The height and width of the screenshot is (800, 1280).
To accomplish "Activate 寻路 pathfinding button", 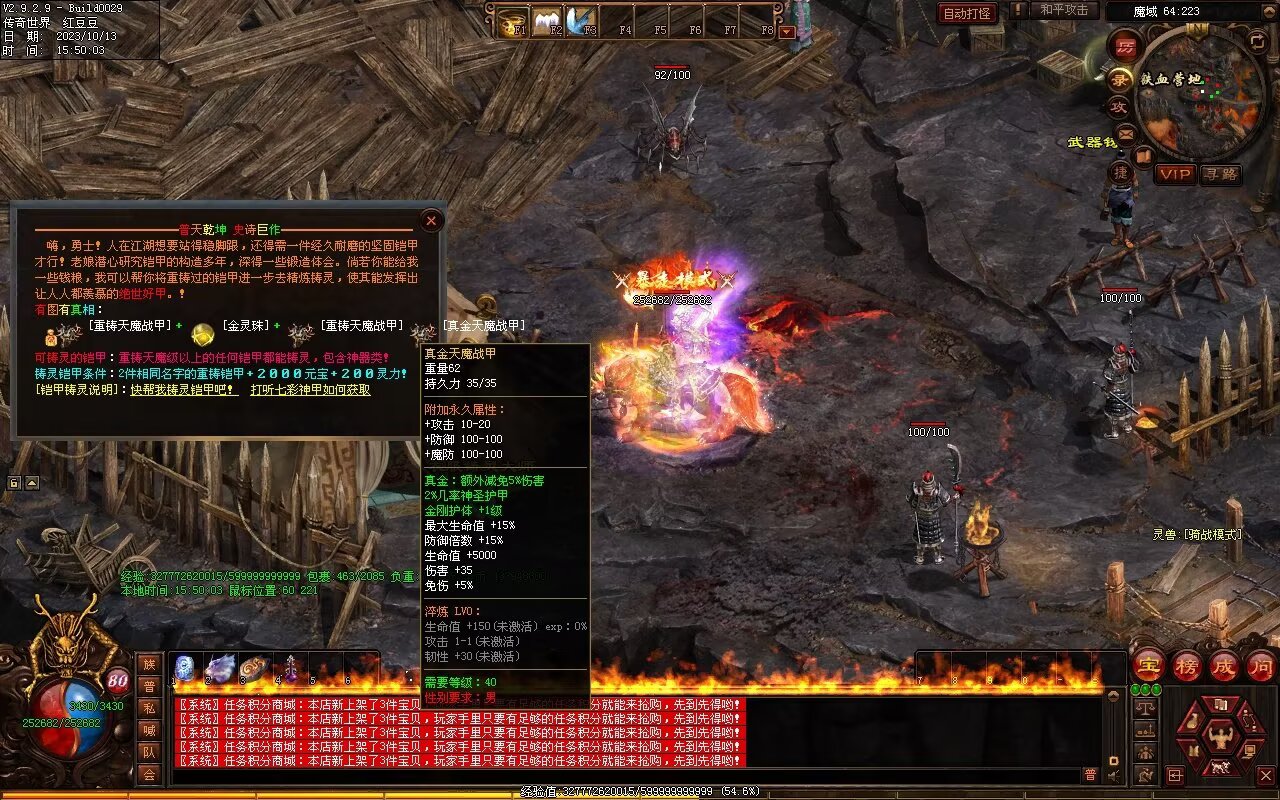I will 1220,174.
